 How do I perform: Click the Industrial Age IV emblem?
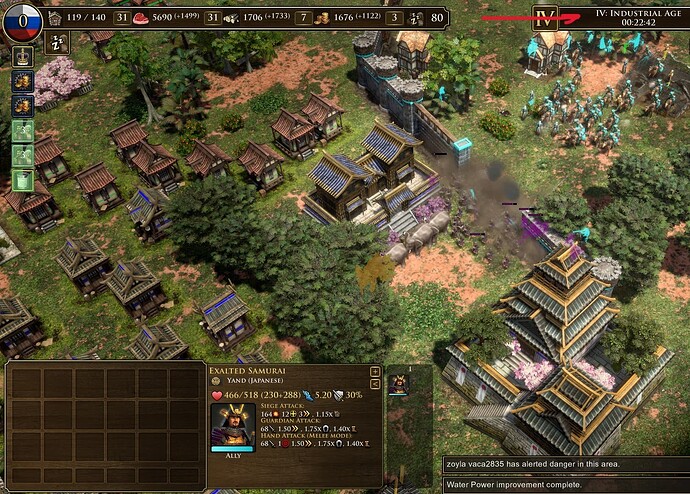[x=545, y=17]
